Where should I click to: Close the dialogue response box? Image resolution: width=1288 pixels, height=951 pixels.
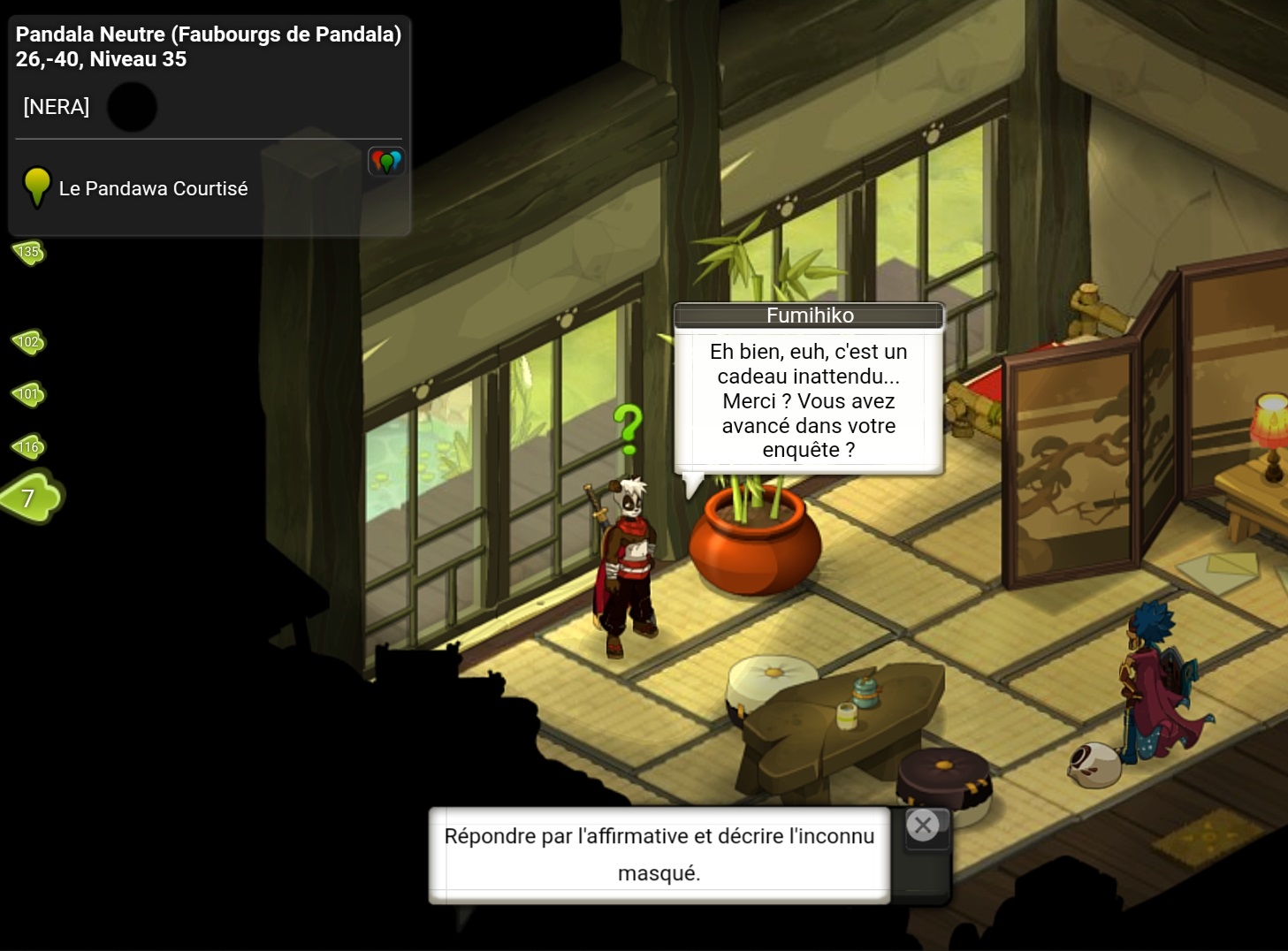(x=923, y=825)
